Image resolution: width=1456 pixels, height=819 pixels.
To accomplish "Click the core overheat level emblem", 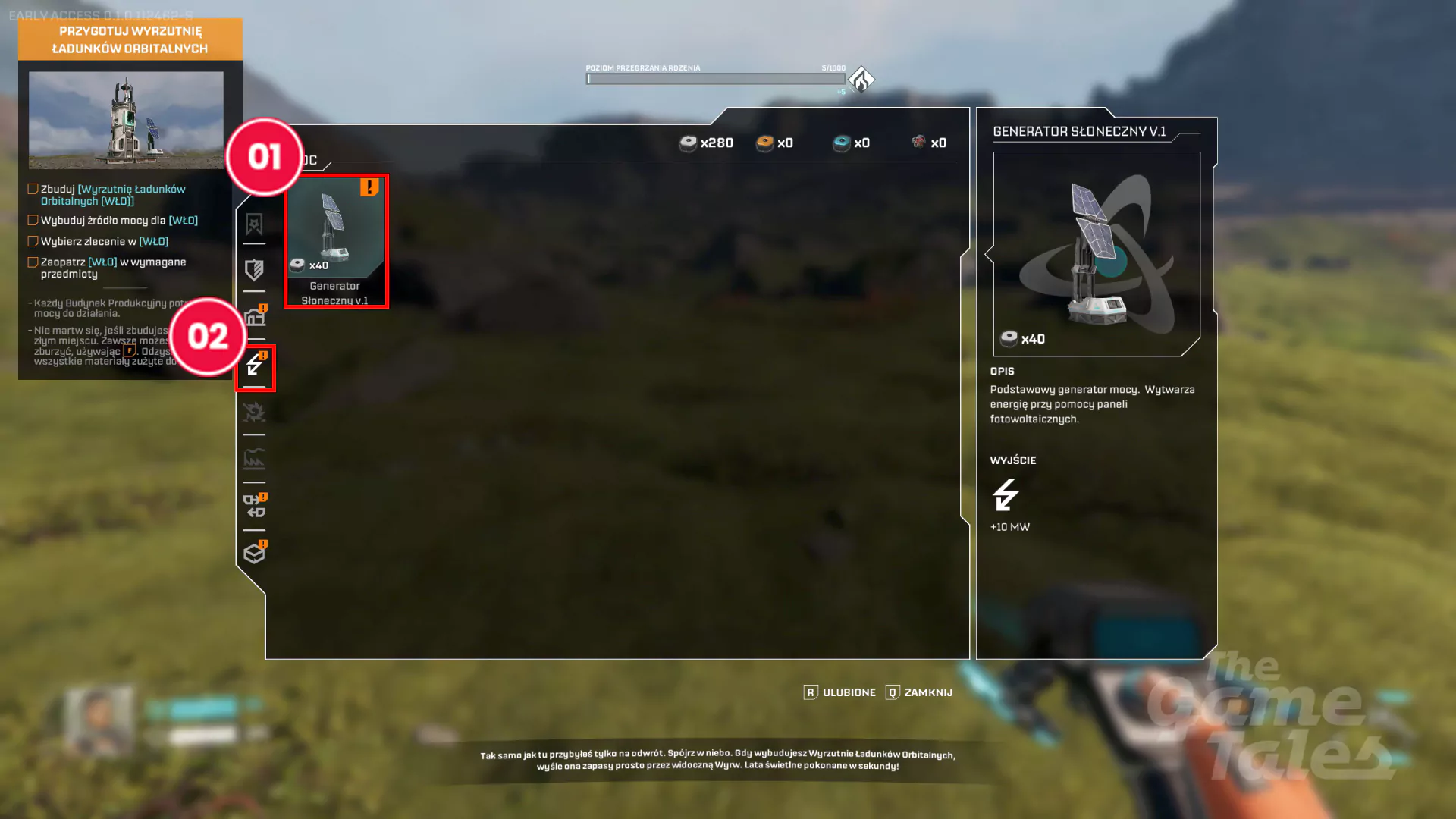I will tap(861, 79).
